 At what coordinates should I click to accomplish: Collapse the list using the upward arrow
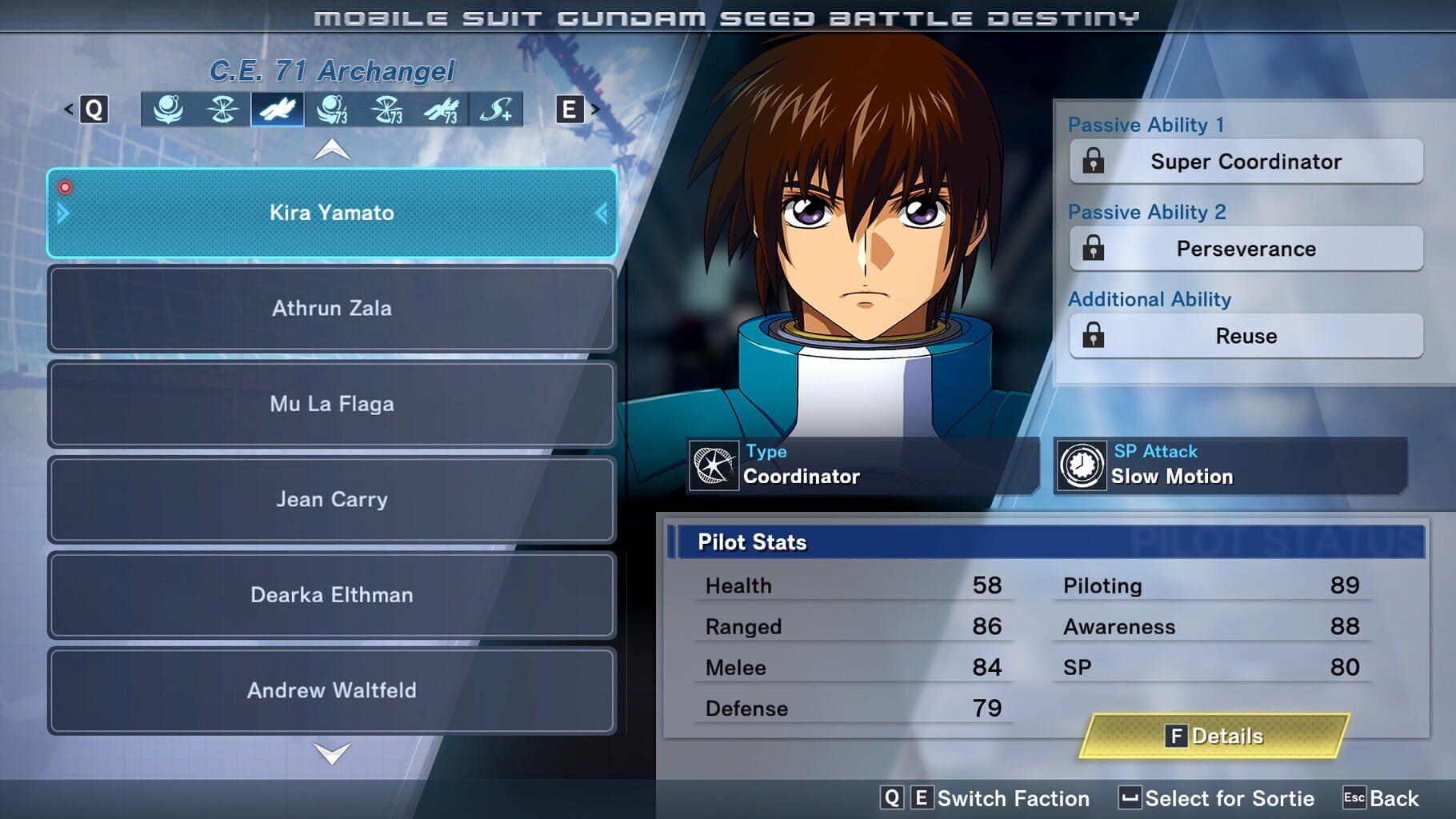[331, 150]
